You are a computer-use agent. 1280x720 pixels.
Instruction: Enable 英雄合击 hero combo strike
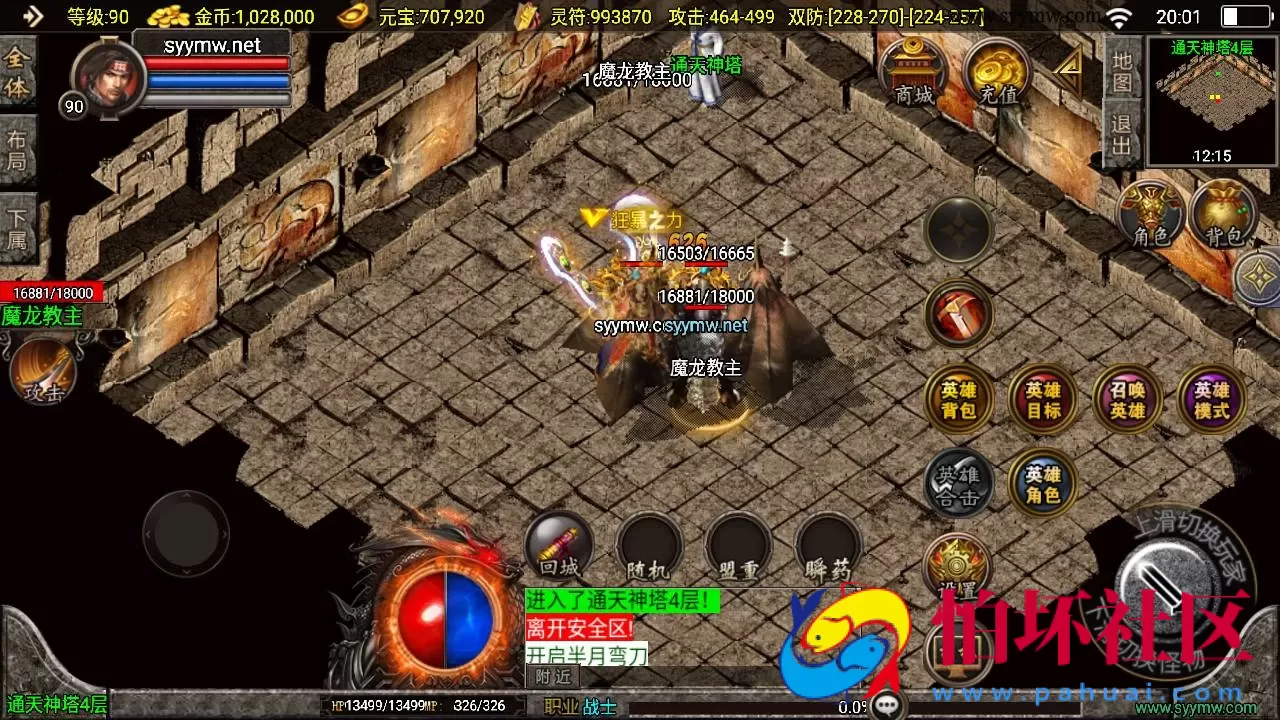coord(958,483)
